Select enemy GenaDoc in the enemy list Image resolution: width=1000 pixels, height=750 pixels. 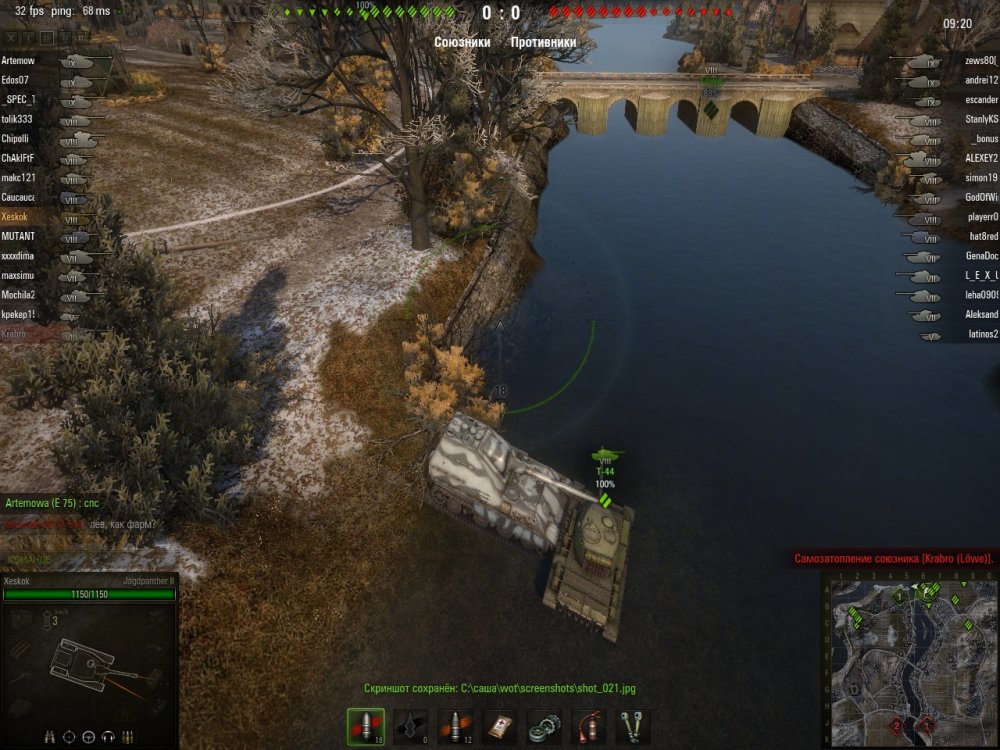[980, 255]
